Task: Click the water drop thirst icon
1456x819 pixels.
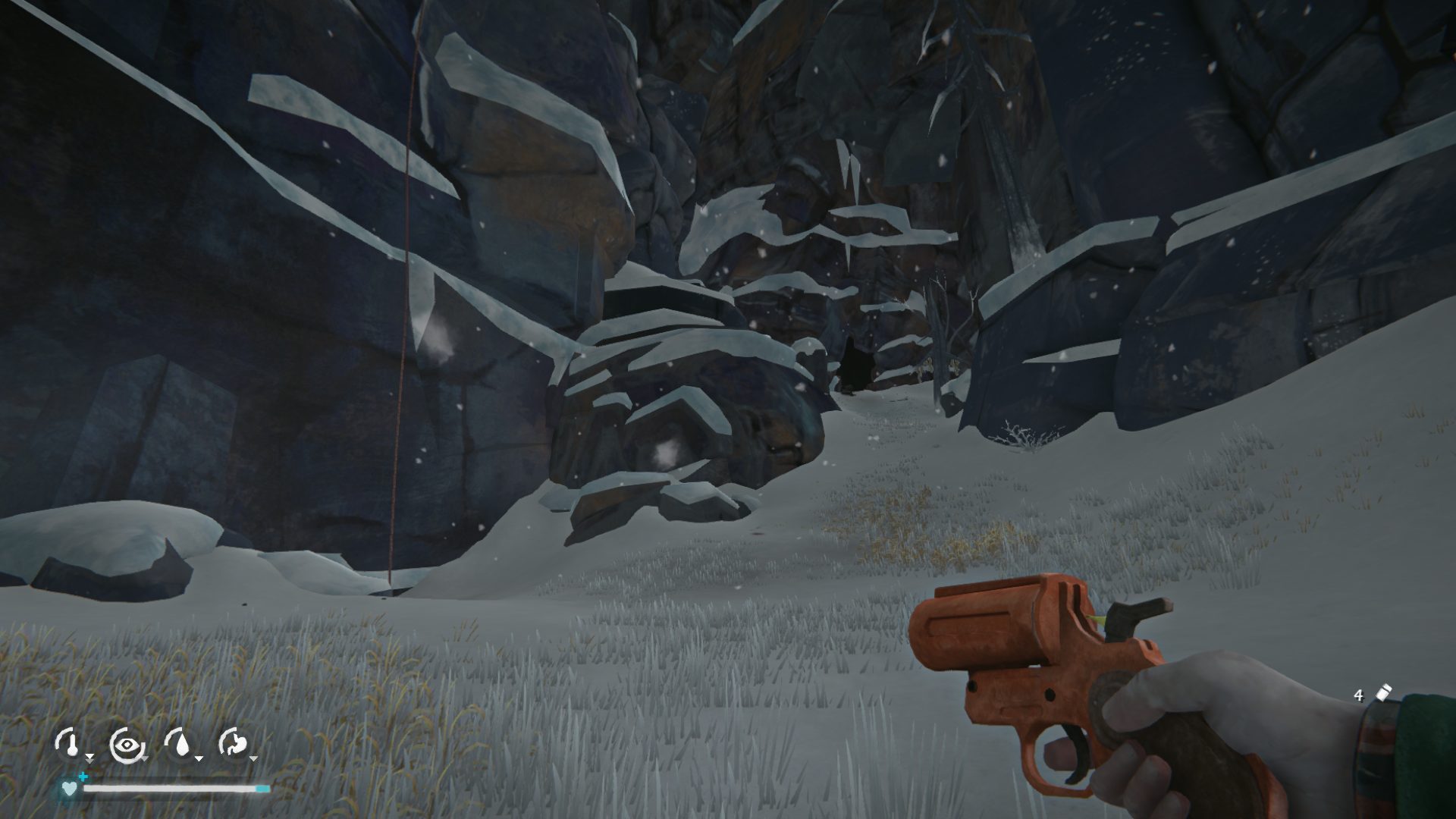Action: point(179,744)
